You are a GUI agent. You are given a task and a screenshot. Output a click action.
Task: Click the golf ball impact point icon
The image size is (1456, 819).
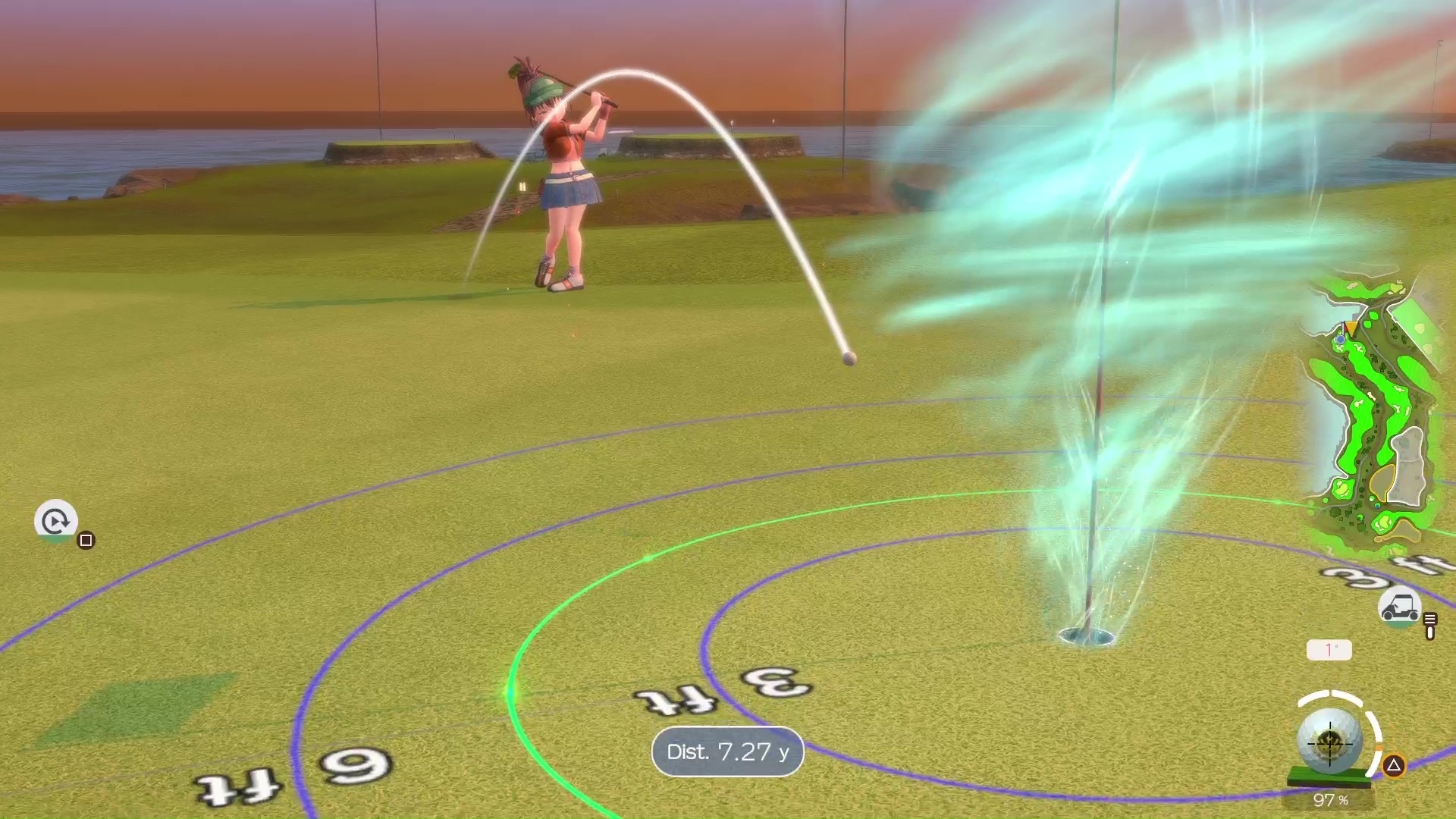(1330, 742)
